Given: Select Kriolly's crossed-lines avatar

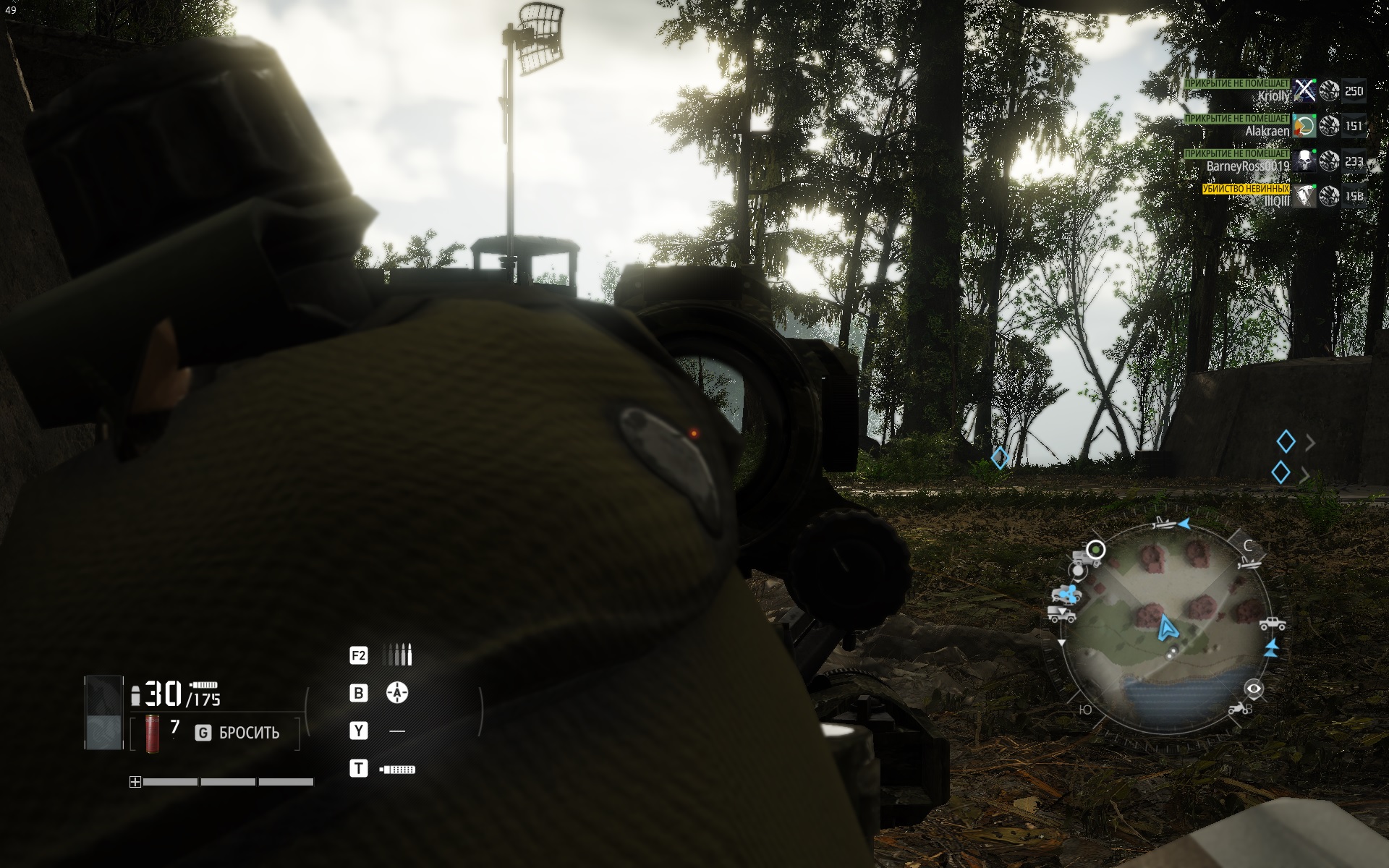Looking at the screenshot, I should (1304, 90).
